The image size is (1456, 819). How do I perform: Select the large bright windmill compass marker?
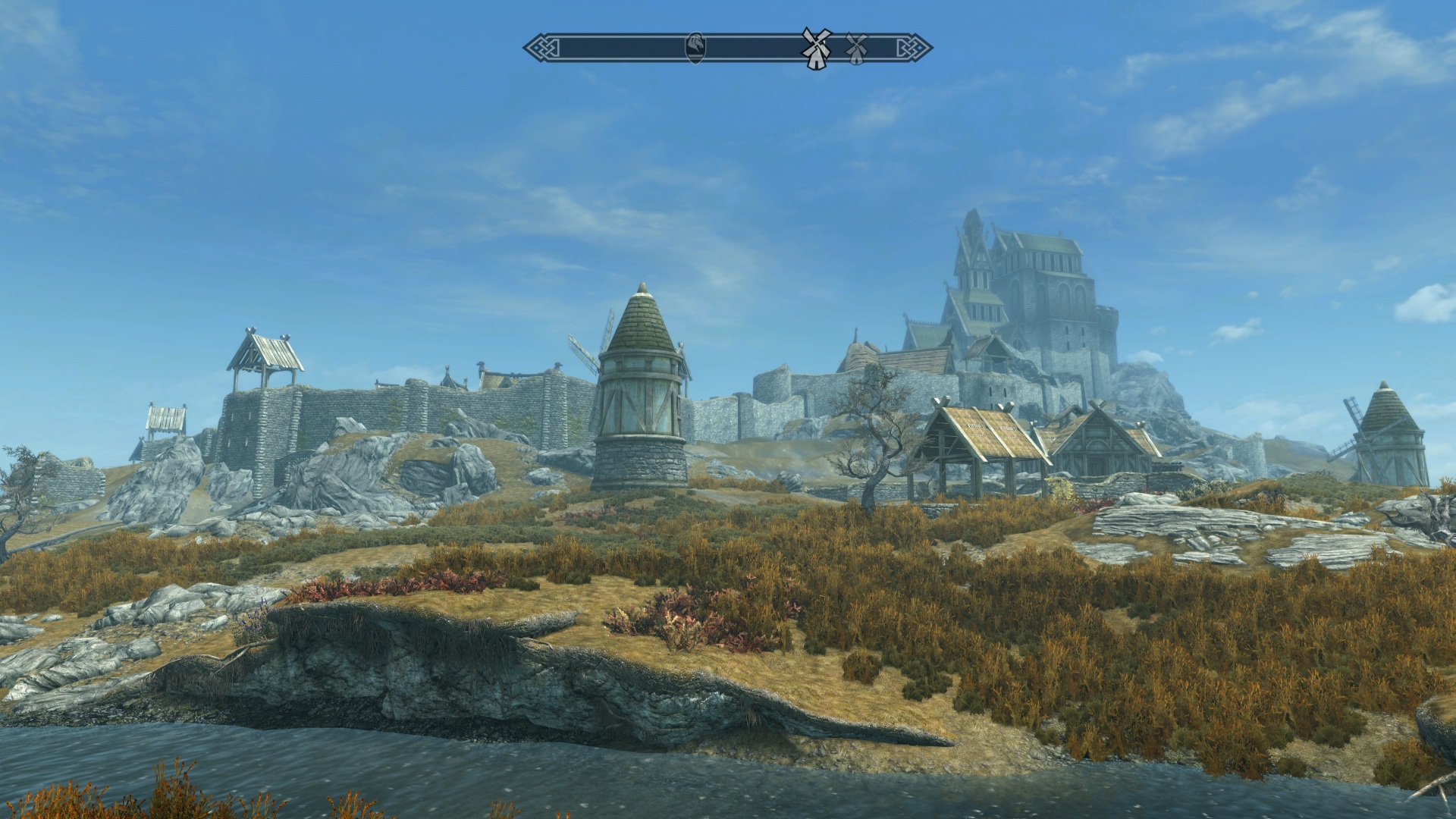click(x=816, y=47)
